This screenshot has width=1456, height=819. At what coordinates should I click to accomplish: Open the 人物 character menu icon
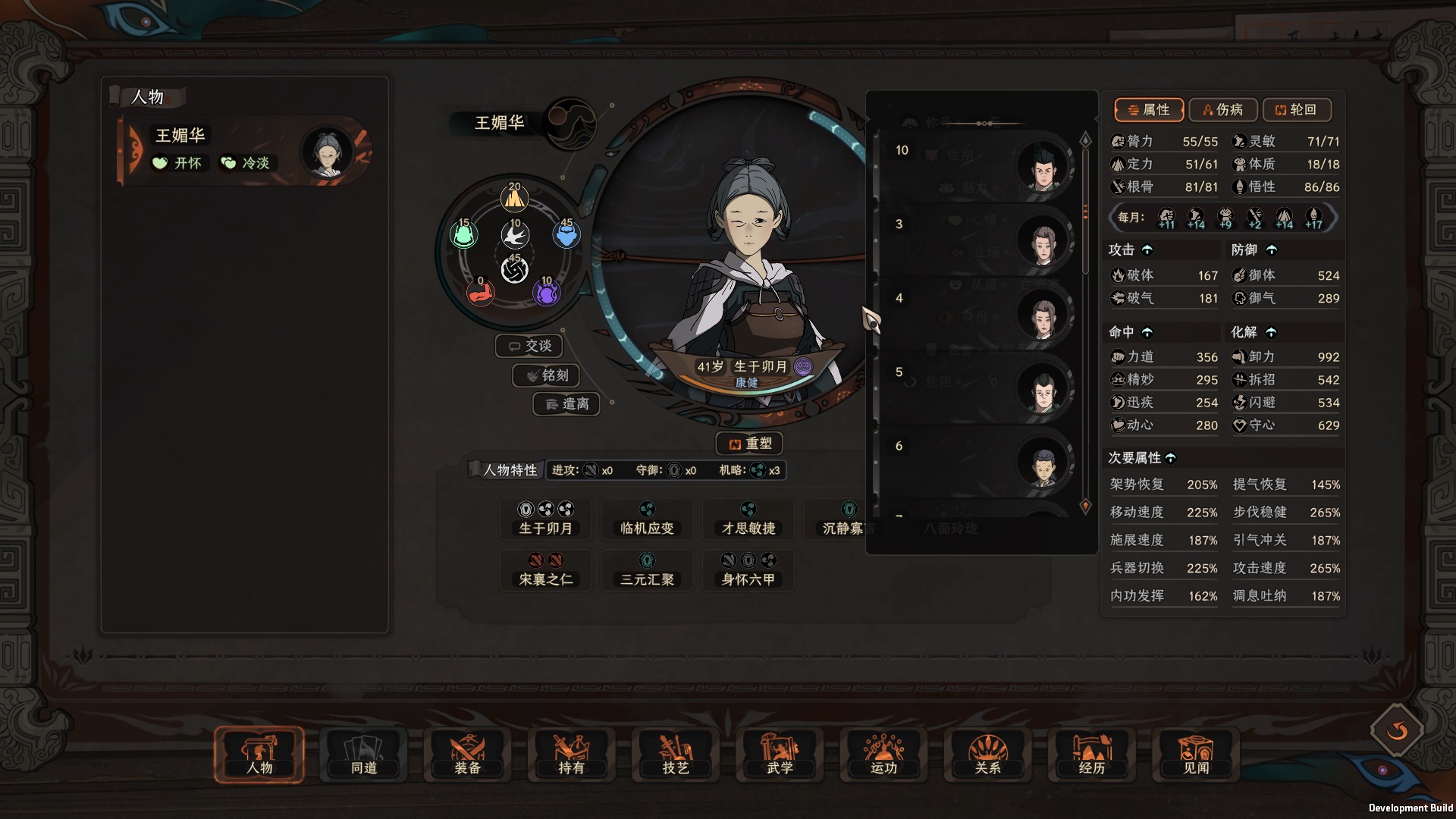pos(259,755)
